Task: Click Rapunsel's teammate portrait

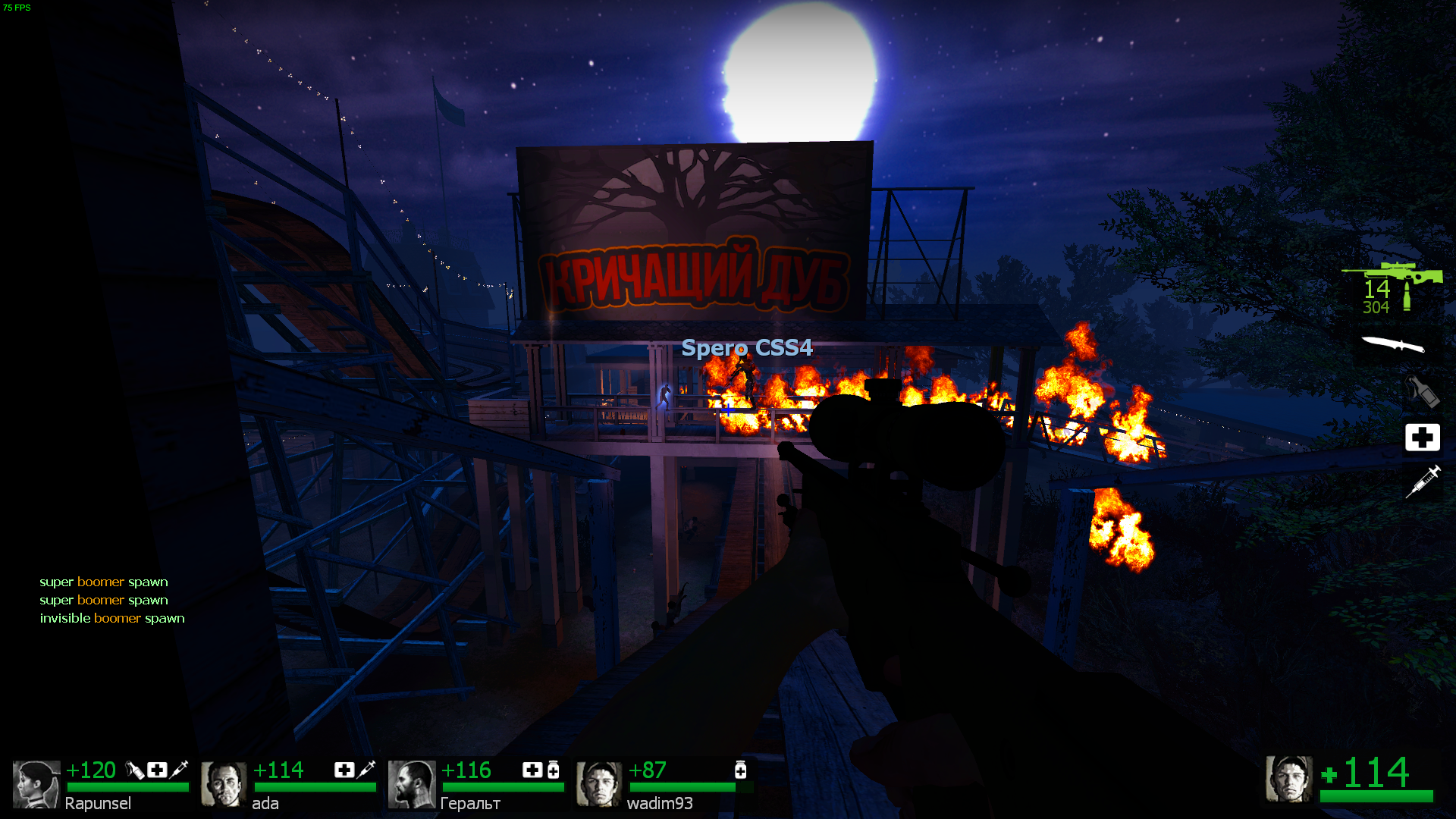Action: coord(36,784)
